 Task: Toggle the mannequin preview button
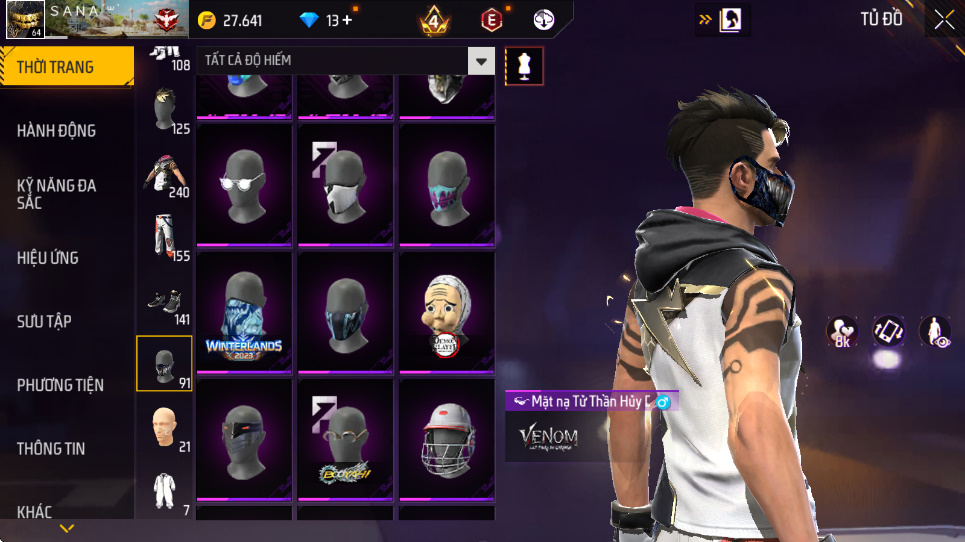pyautogui.click(x=524, y=66)
